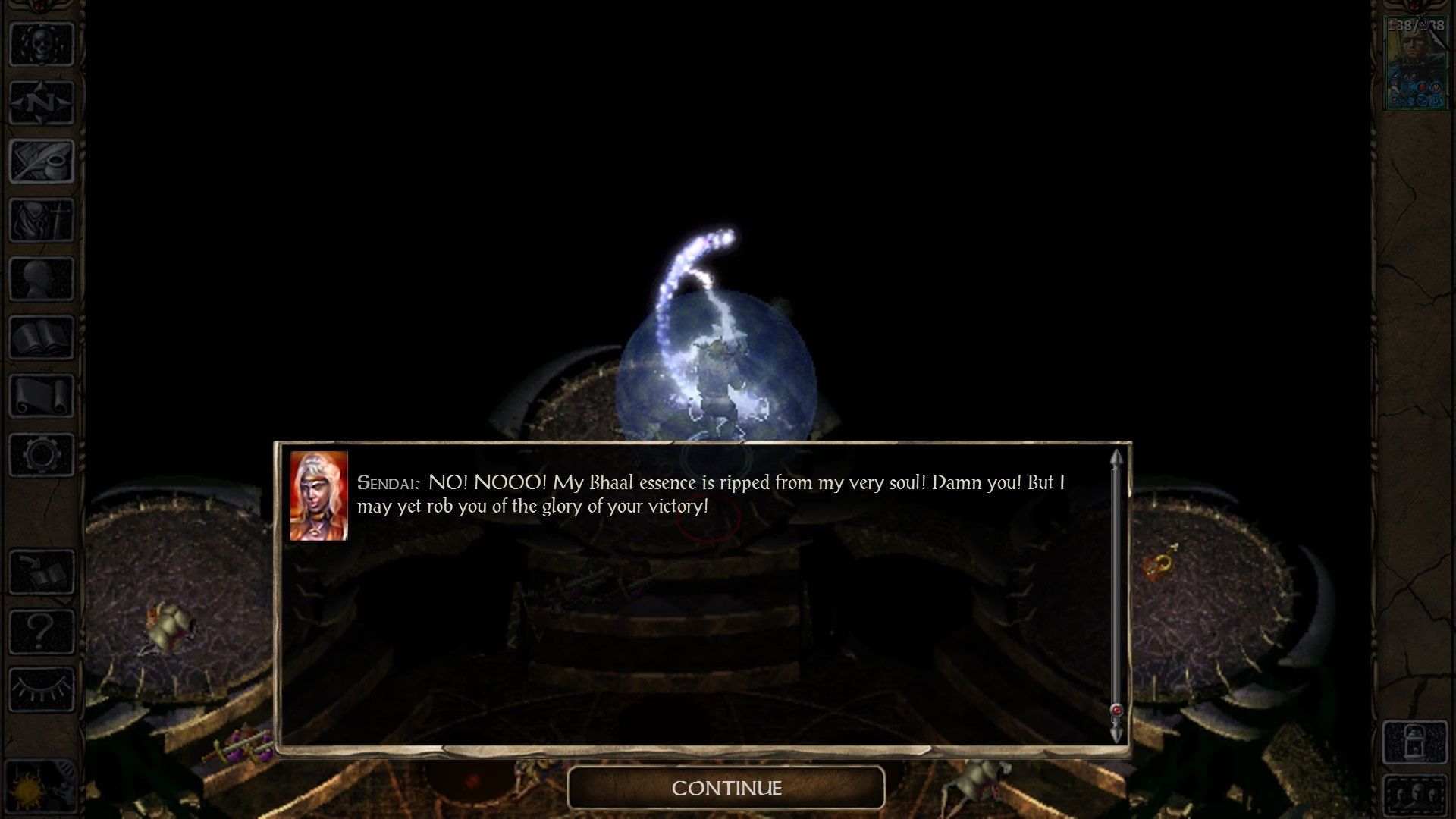The image size is (1456, 819).
Task: Open the mage spellbook icon
Action: (42, 337)
